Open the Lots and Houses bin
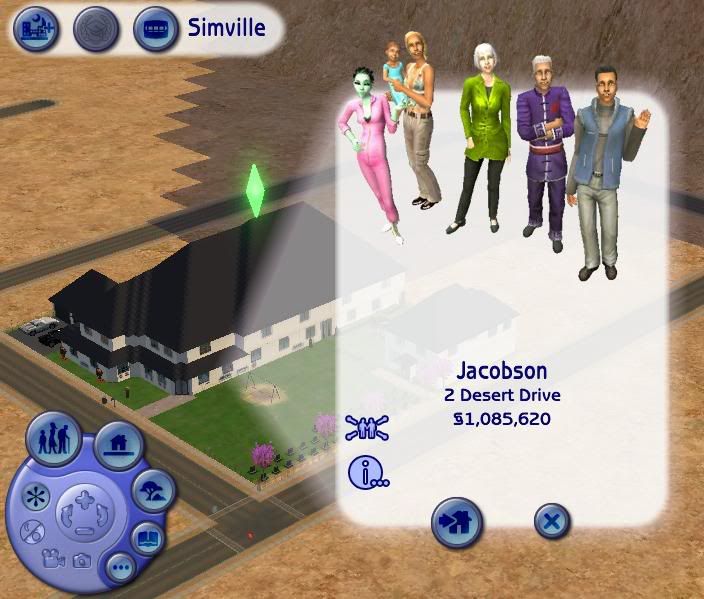This screenshot has width=704, height=599. coord(120,445)
